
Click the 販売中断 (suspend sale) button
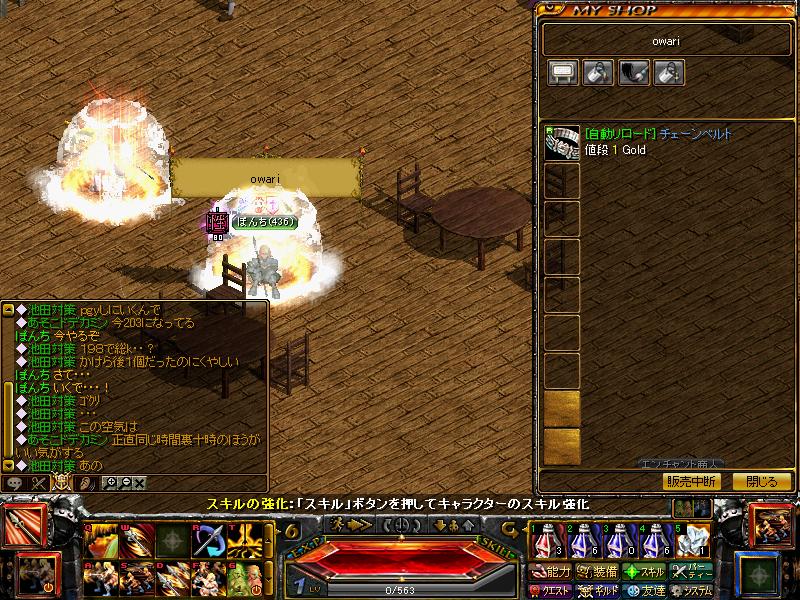coord(690,481)
